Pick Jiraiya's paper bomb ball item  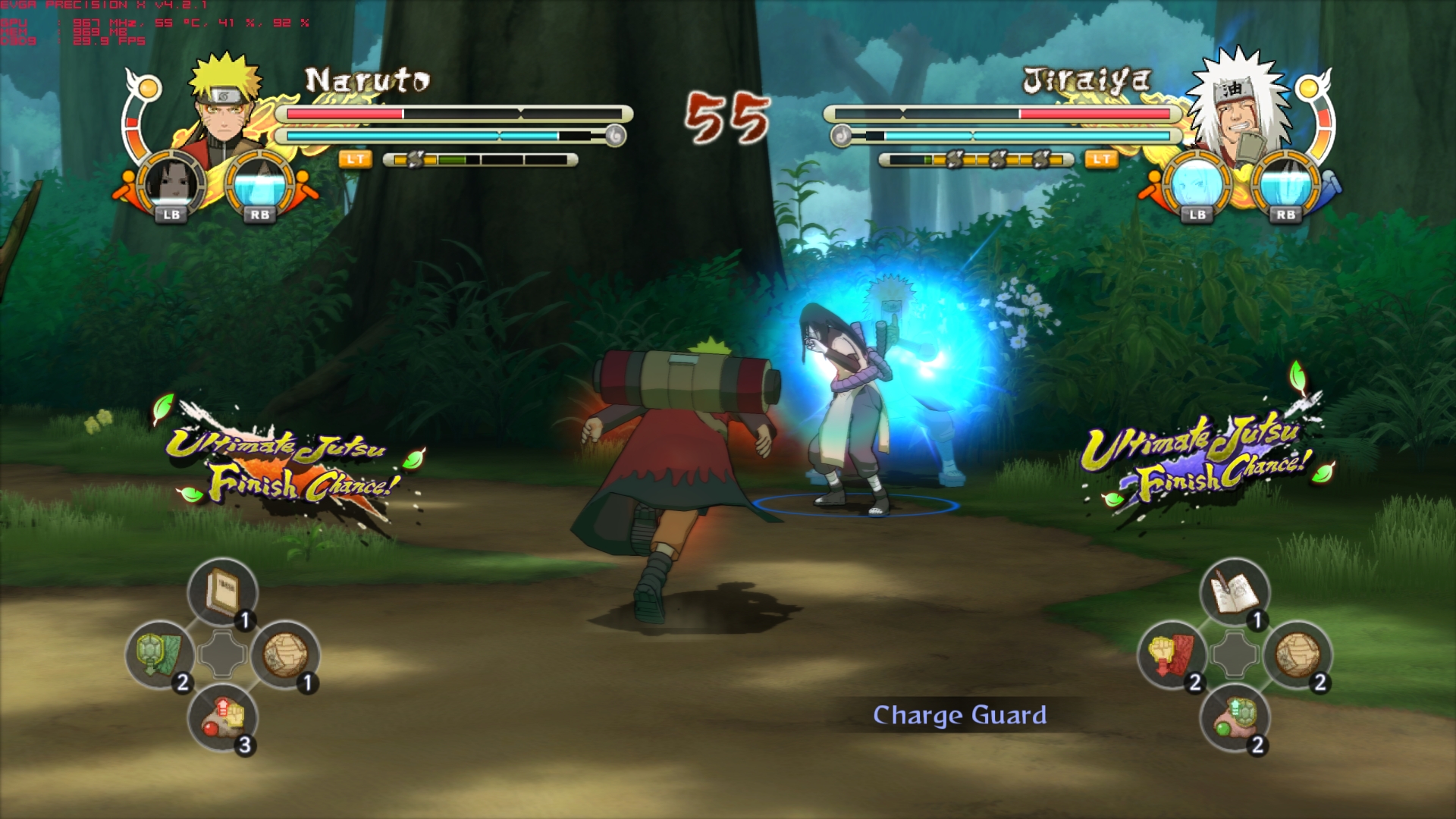click(x=1298, y=654)
